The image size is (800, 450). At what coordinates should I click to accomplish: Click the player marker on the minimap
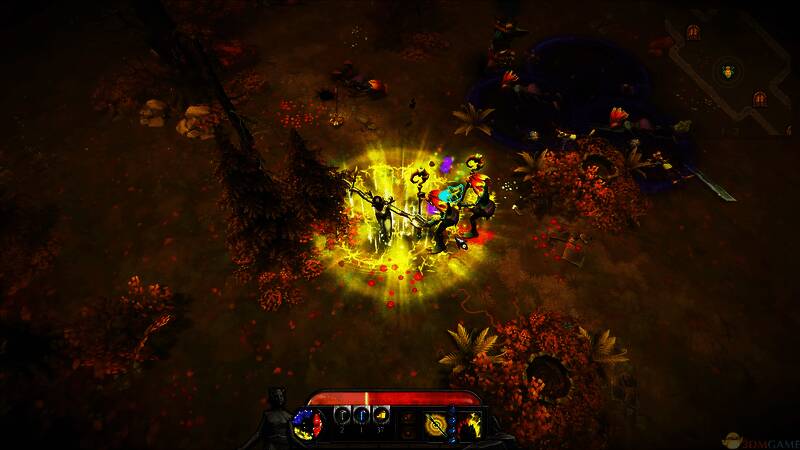(727, 71)
